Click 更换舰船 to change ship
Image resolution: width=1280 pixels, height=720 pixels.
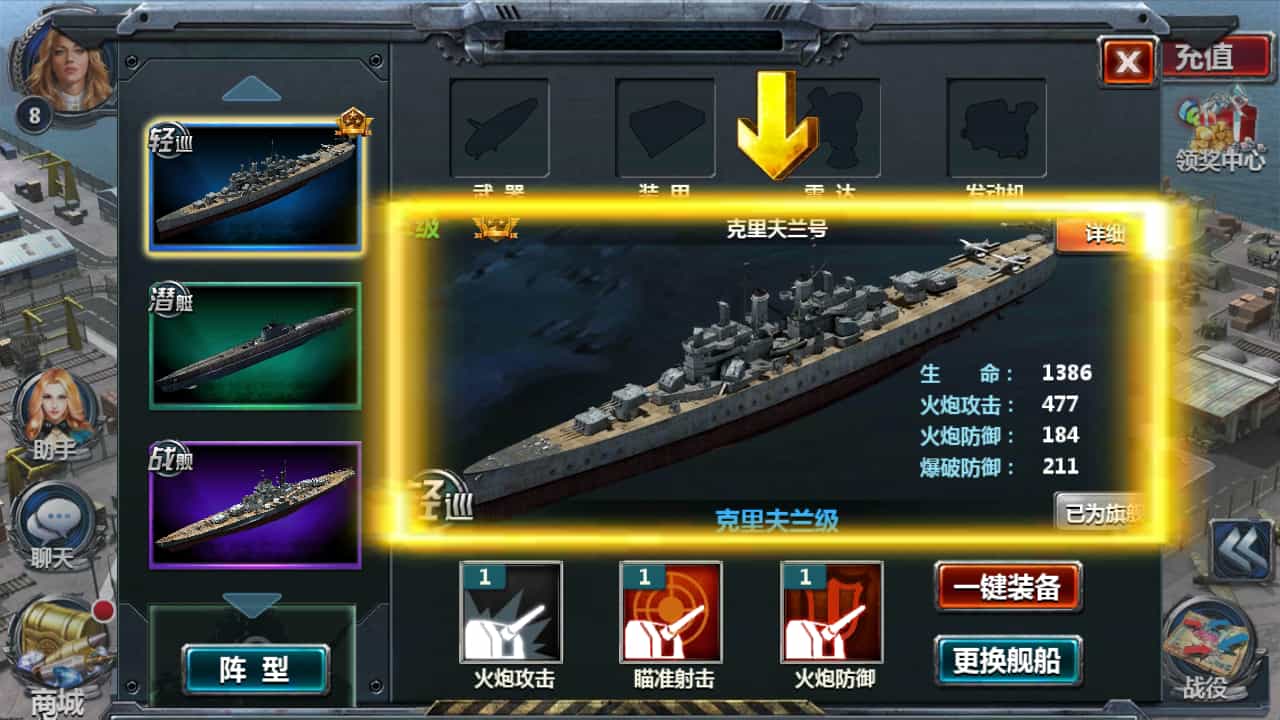coord(1007,660)
